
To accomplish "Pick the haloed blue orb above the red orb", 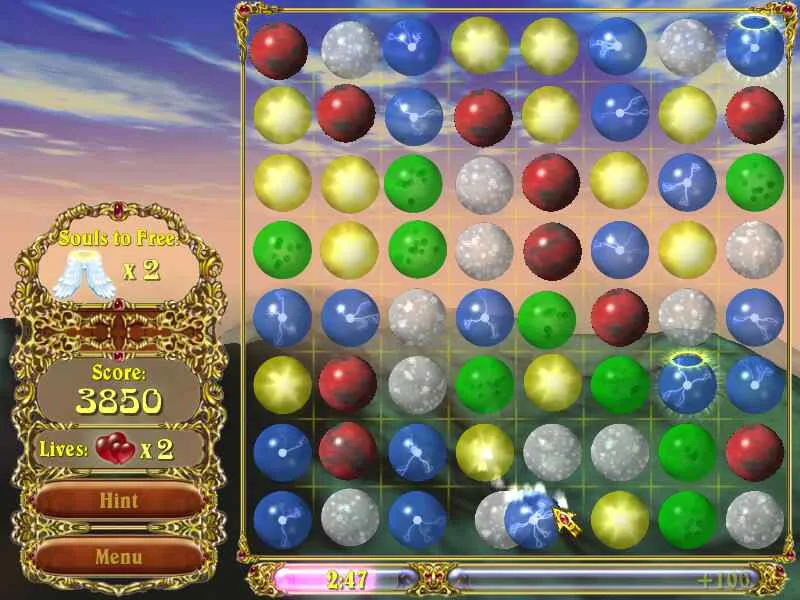I will [754, 47].
